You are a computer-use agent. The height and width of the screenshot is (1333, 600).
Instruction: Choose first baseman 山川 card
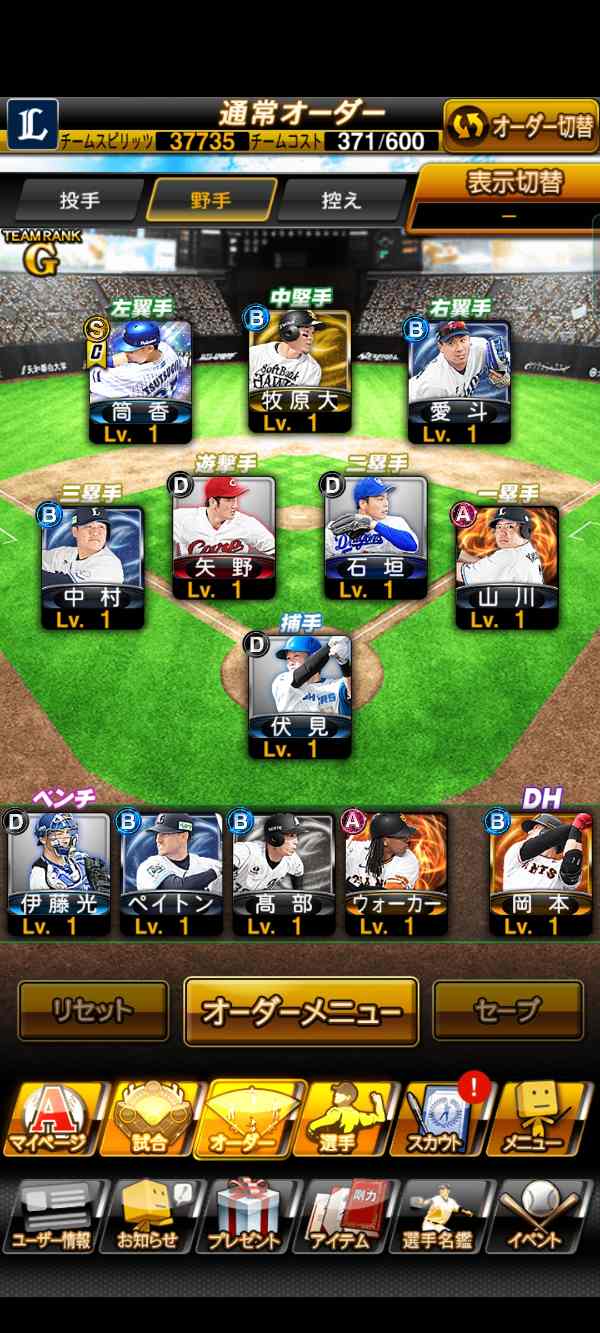point(507,567)
